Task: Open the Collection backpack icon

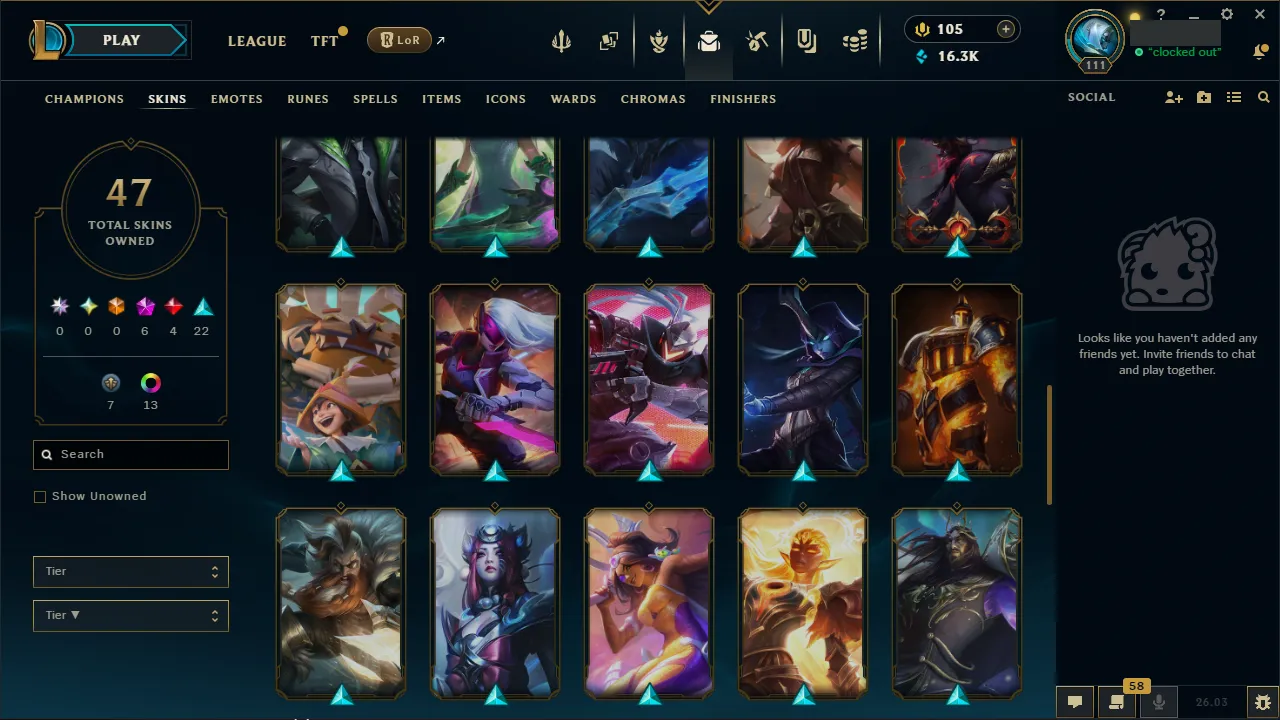Action: [709, 41]
